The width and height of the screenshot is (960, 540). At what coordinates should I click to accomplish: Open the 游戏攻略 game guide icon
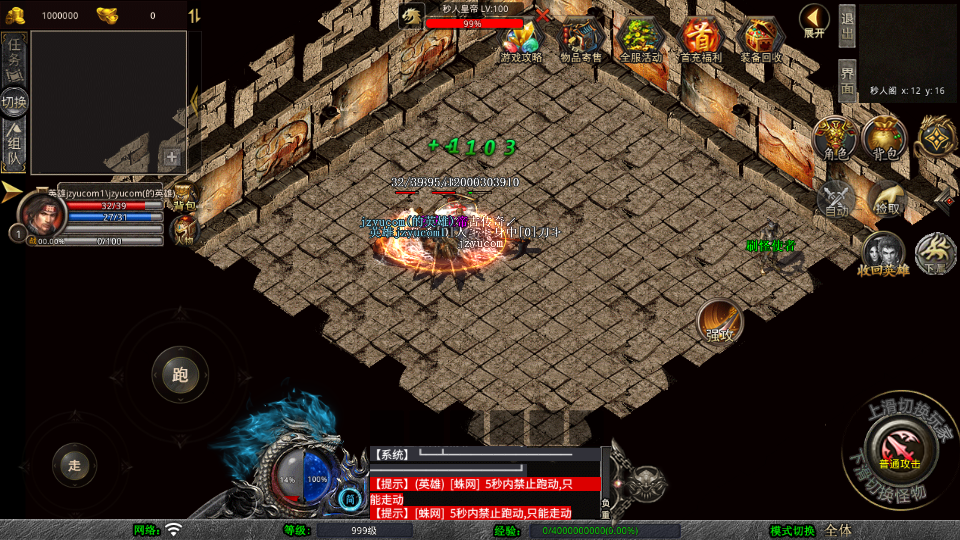click(521, 38)
